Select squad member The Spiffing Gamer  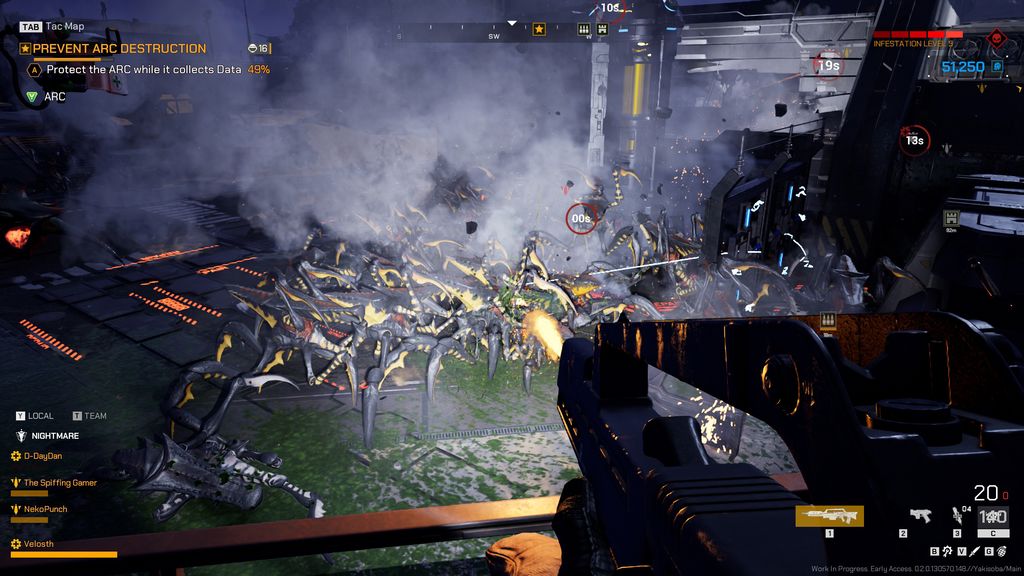pos(60,482)
